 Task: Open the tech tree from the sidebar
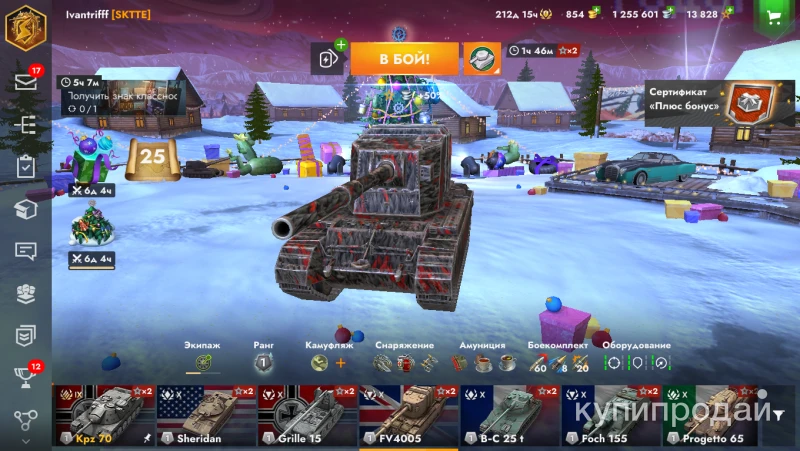tap(26, 124)
